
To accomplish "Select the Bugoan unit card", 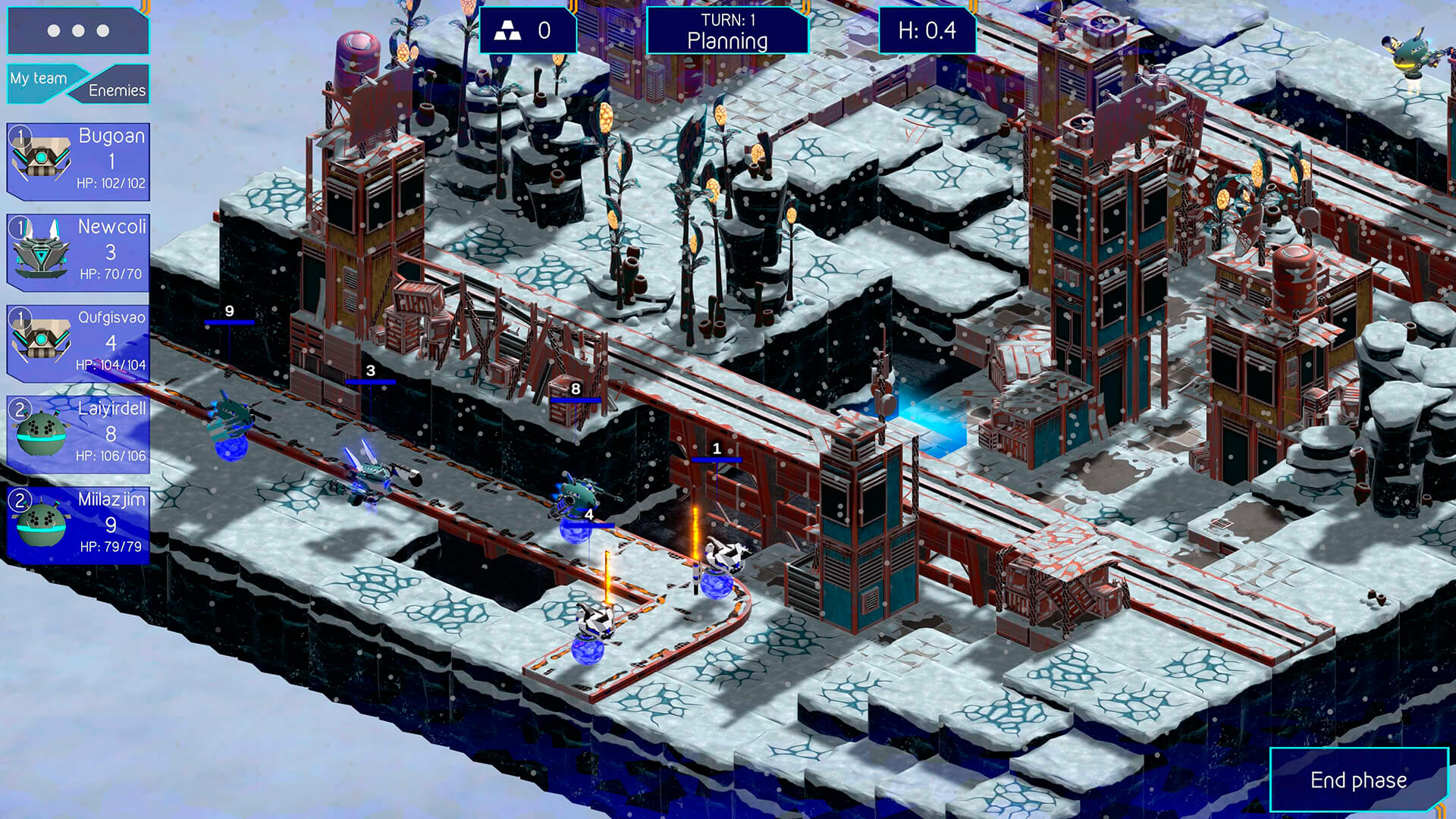I will (78, 162).
